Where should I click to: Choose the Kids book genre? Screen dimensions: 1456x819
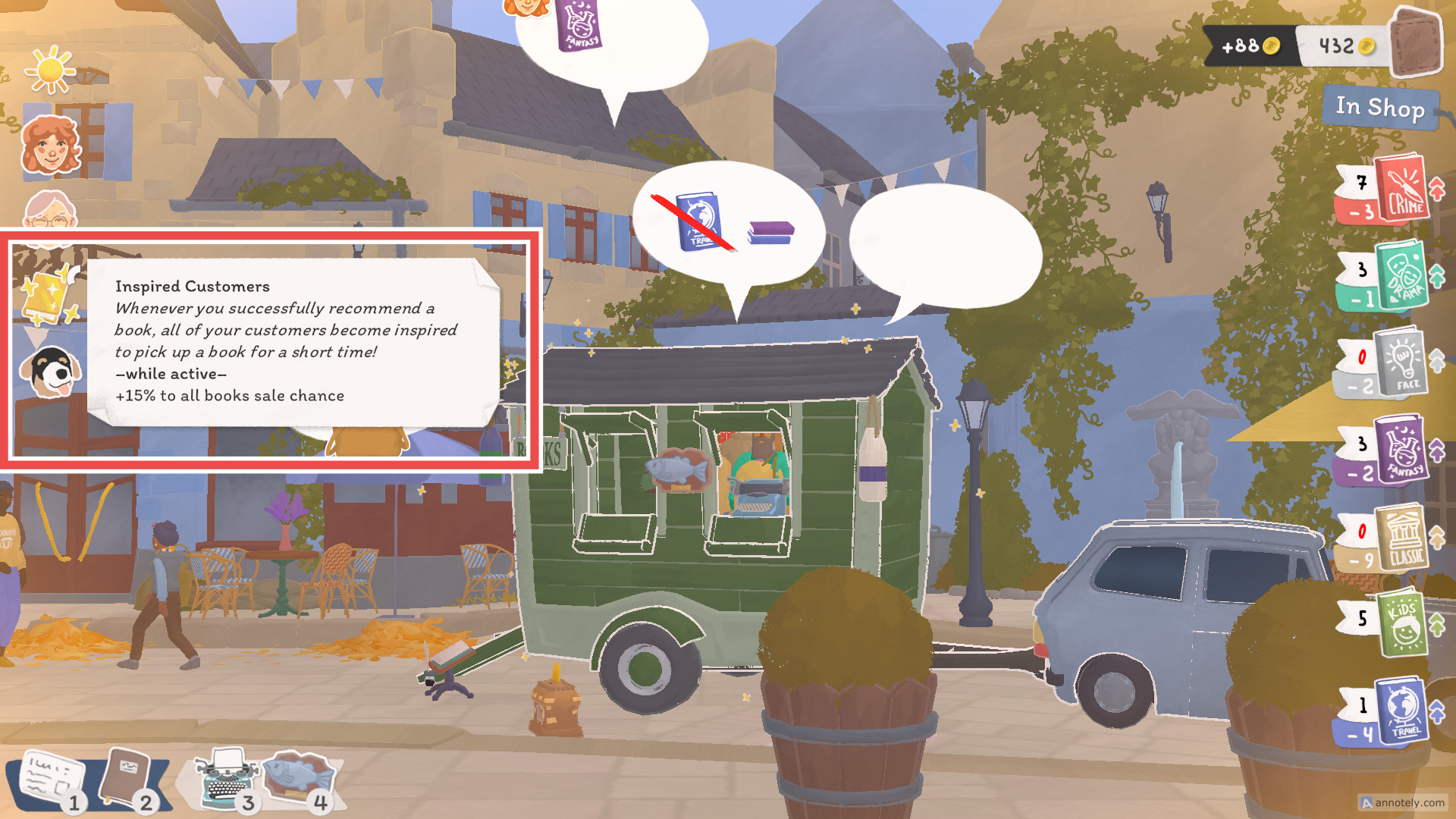pos(1402,624)
